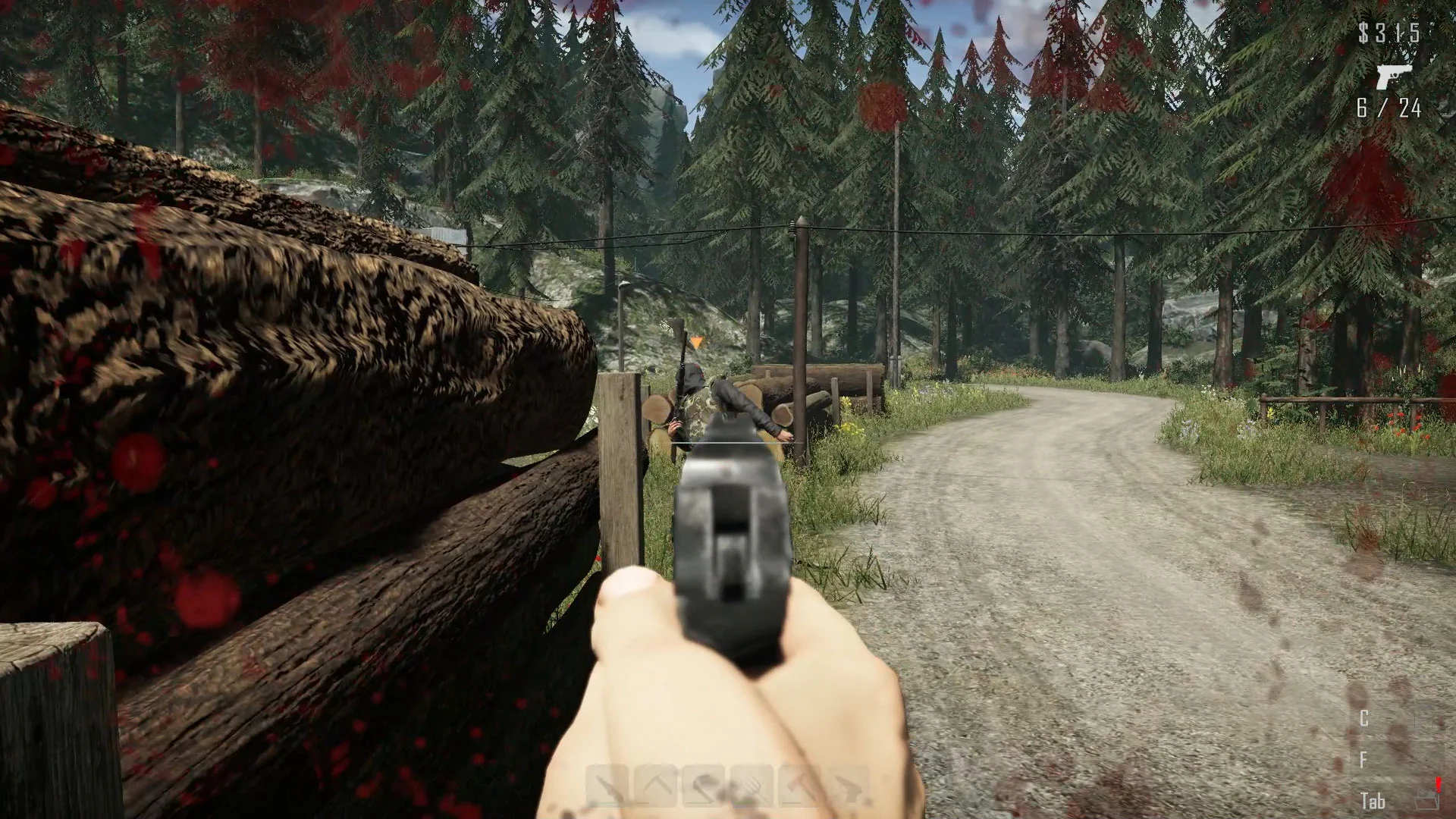Image resolution: width=1456 pixels, height=819 pixels.
Task: Select the pistol icon in the last hotbar slot
Action: tap(848, 783)
